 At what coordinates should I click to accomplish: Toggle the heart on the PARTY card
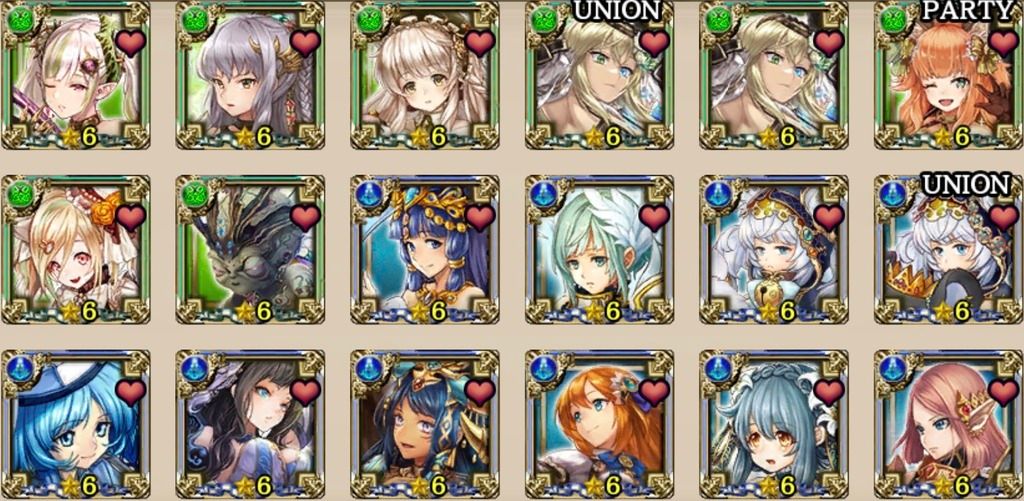1001,42
